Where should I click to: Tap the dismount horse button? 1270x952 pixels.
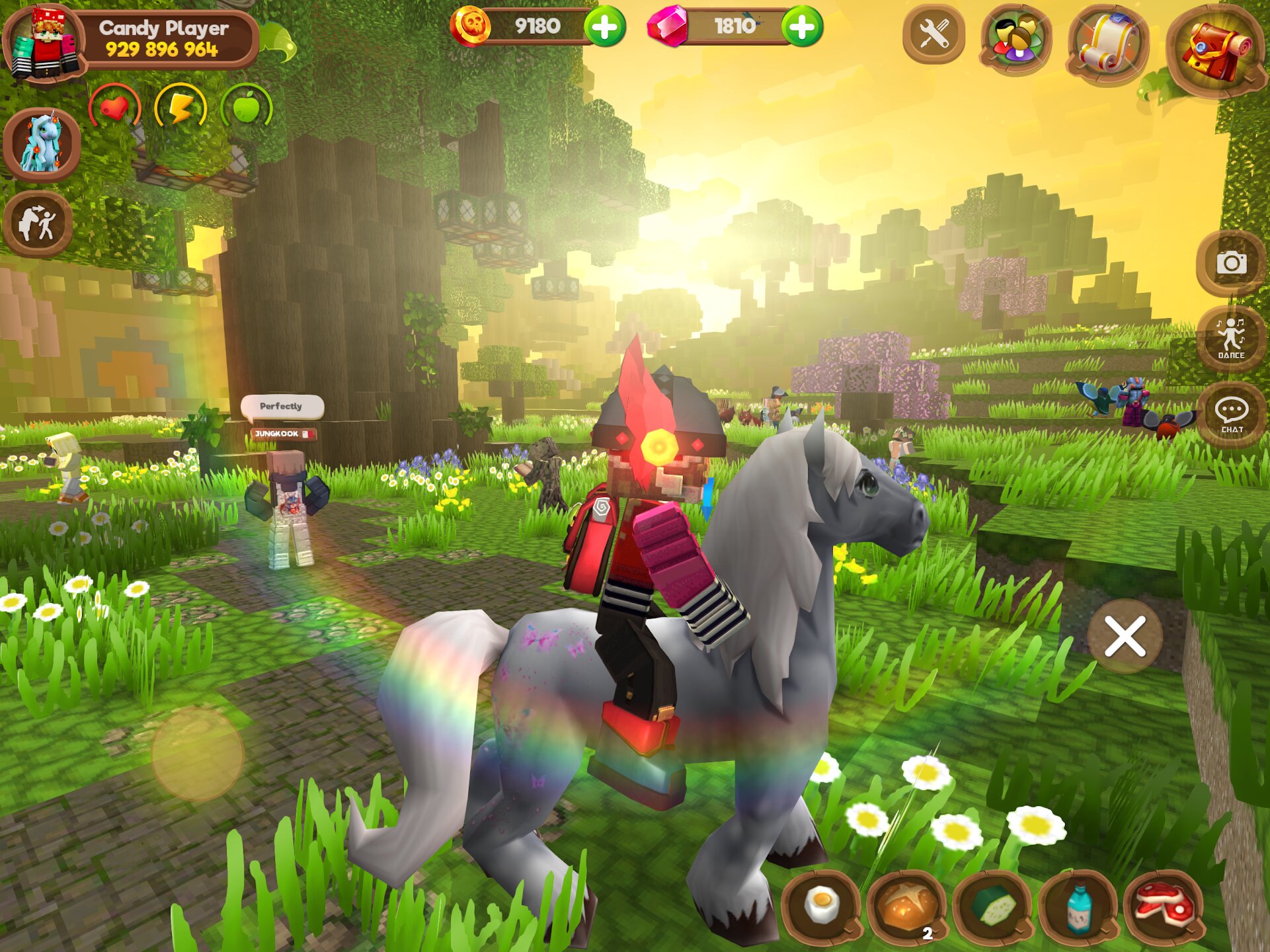click(38, 223)
